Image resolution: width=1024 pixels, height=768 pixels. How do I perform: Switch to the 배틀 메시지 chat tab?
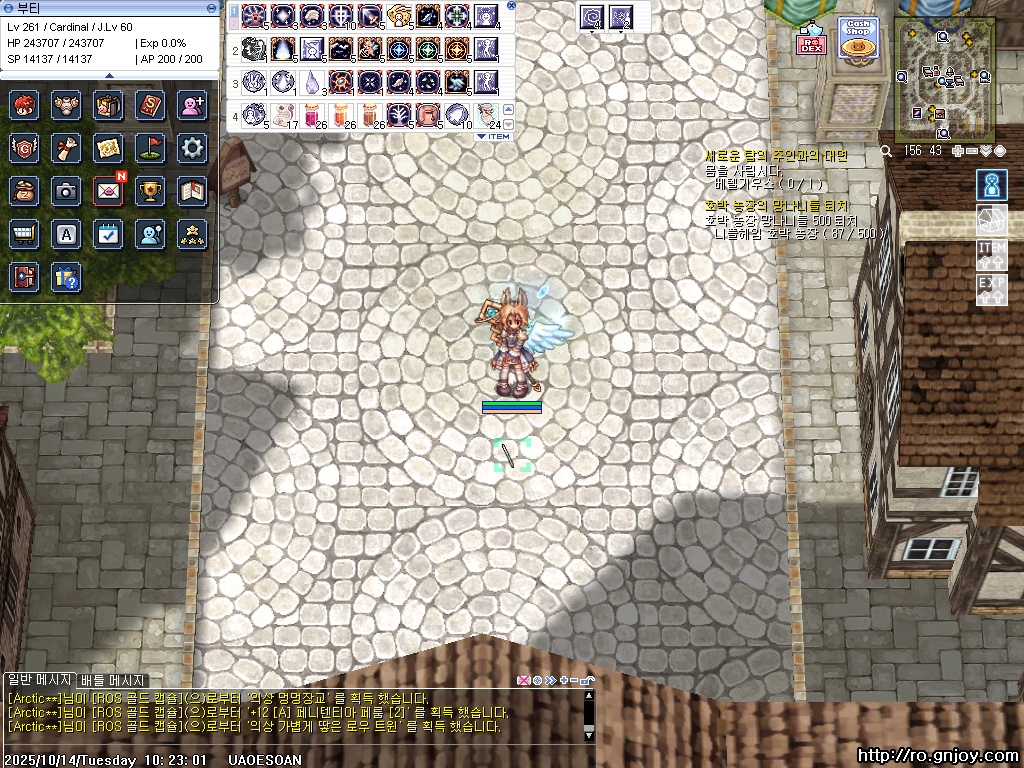pos(113,681)
